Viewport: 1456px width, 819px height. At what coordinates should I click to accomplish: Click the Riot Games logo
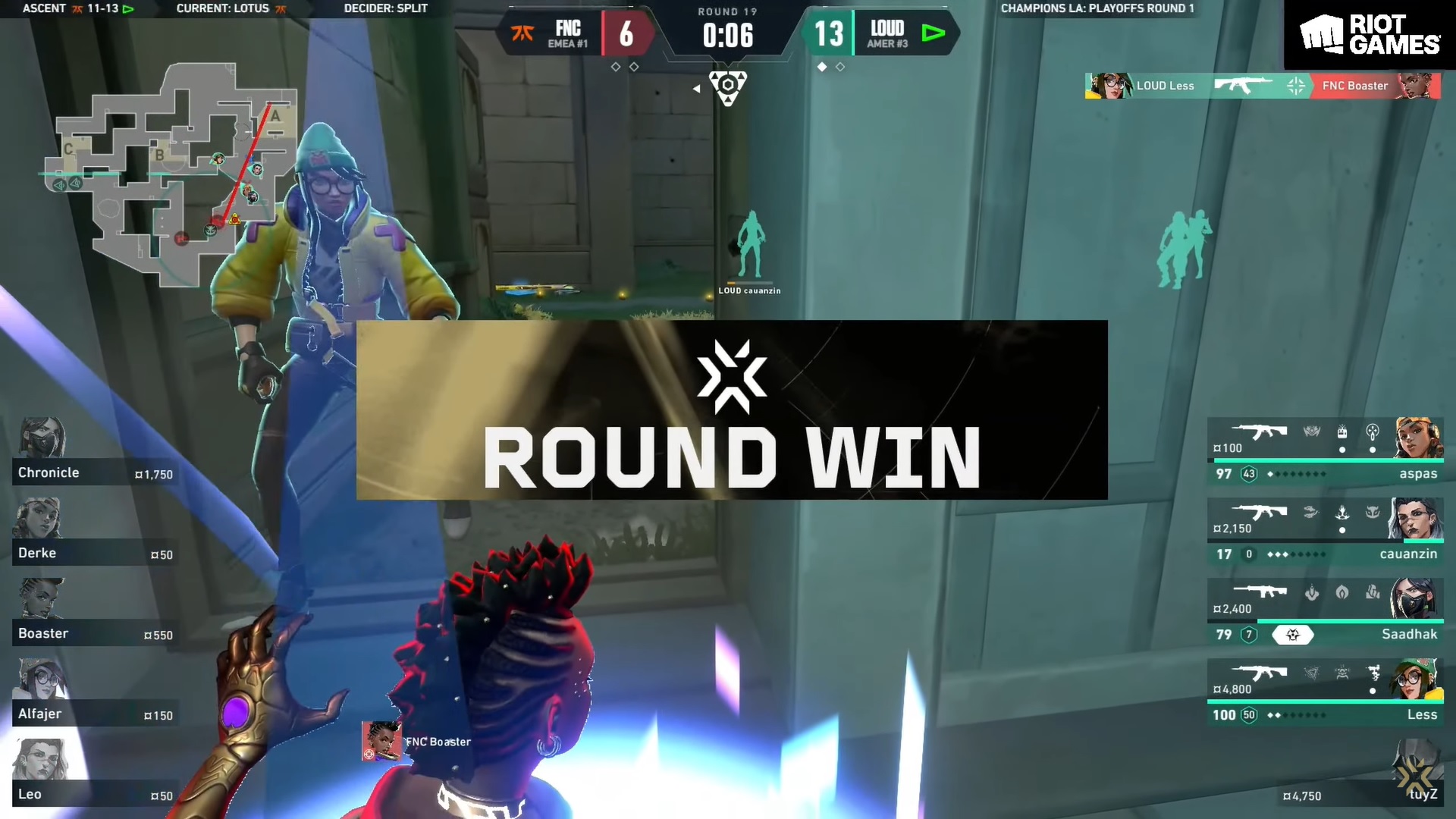1370,36
